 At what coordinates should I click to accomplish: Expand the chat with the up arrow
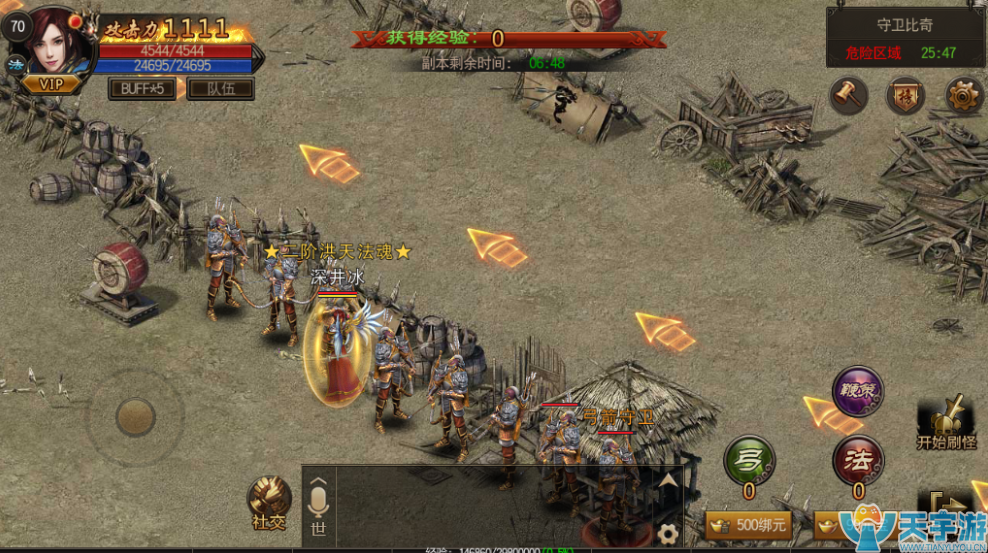668,482
